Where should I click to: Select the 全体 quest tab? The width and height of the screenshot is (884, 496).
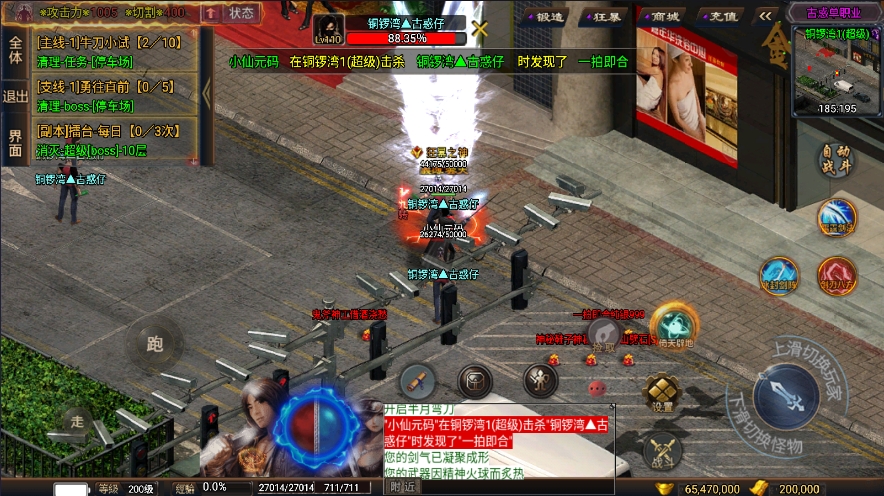click(x=15, y=50)
